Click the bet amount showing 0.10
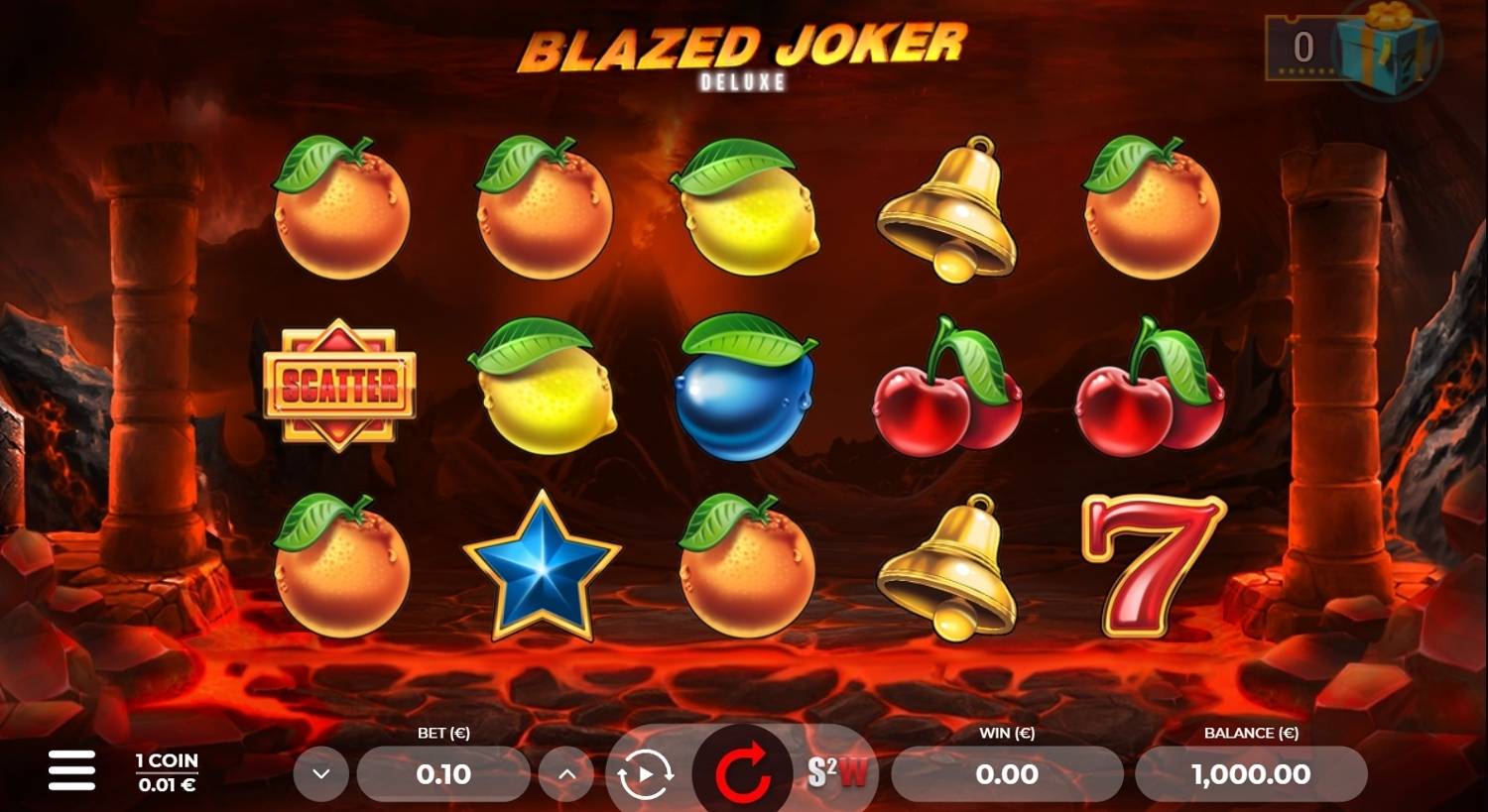Image resolution: width=1488 pixels, height=812 pixels. click(x=443, y=774)
